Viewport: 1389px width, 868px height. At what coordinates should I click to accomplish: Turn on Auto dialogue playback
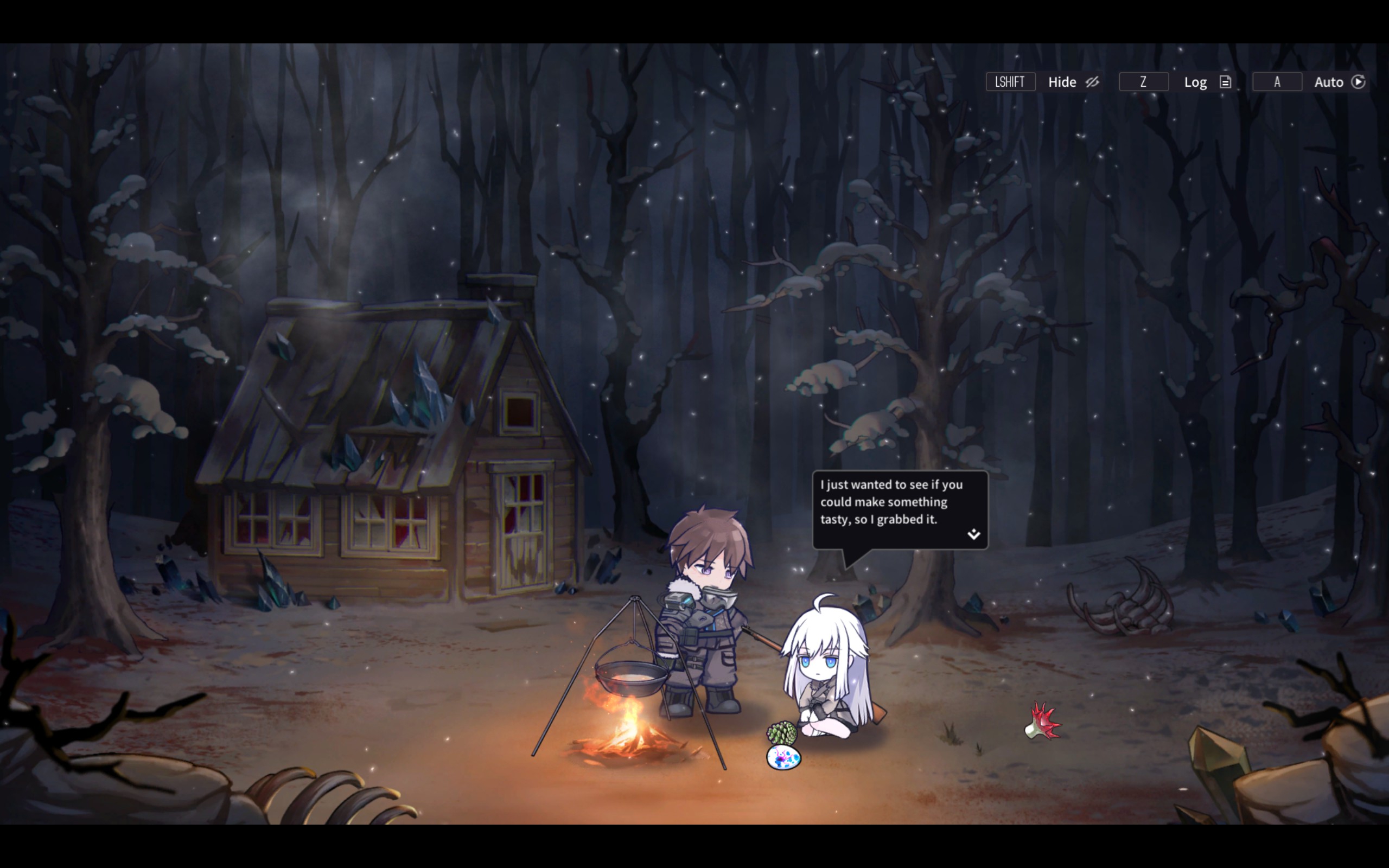click(1339, 82)
